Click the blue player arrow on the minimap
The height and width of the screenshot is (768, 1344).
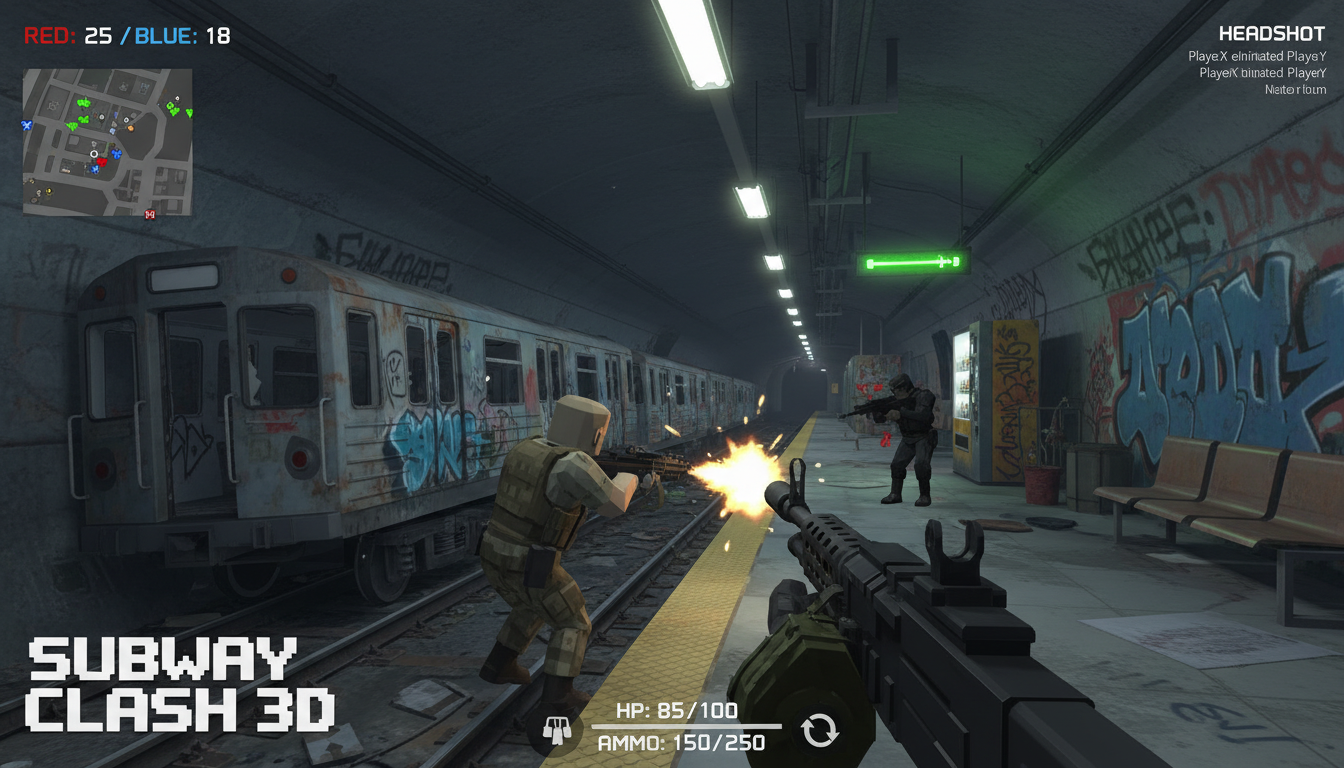(27, 126)
